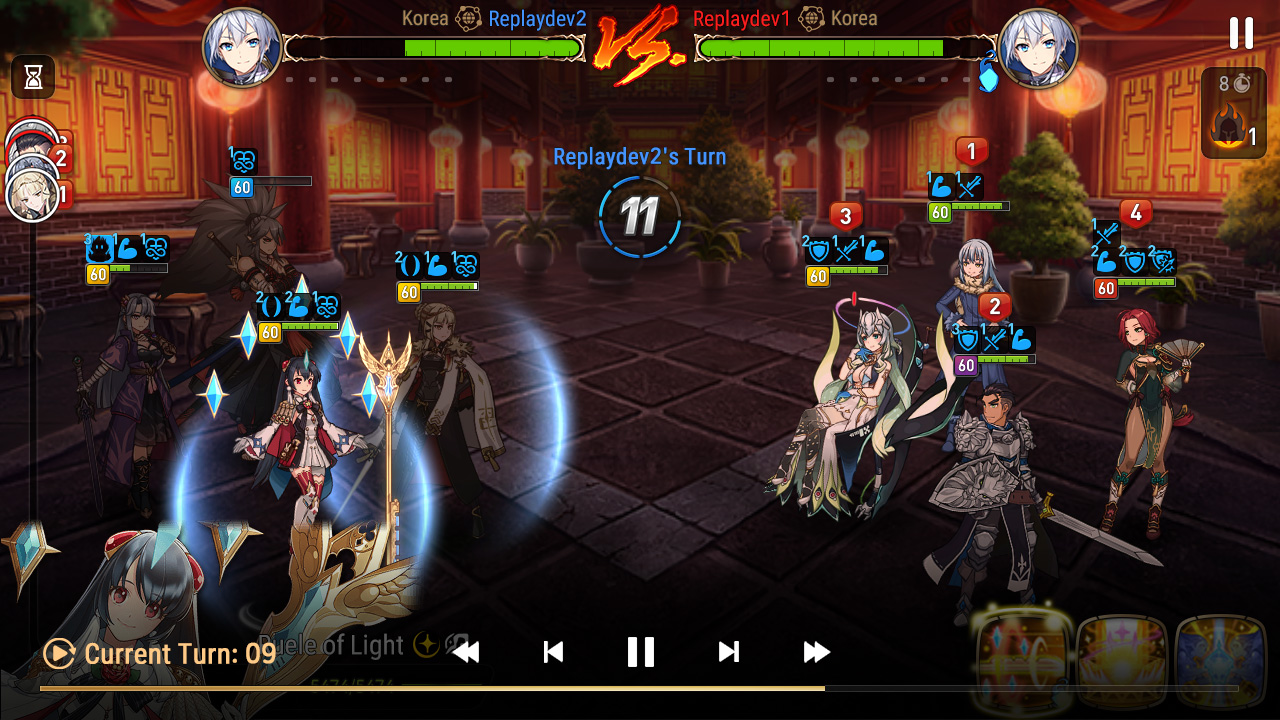
Task: Rewind the replay to the beginning
Action: coord(465,651)
